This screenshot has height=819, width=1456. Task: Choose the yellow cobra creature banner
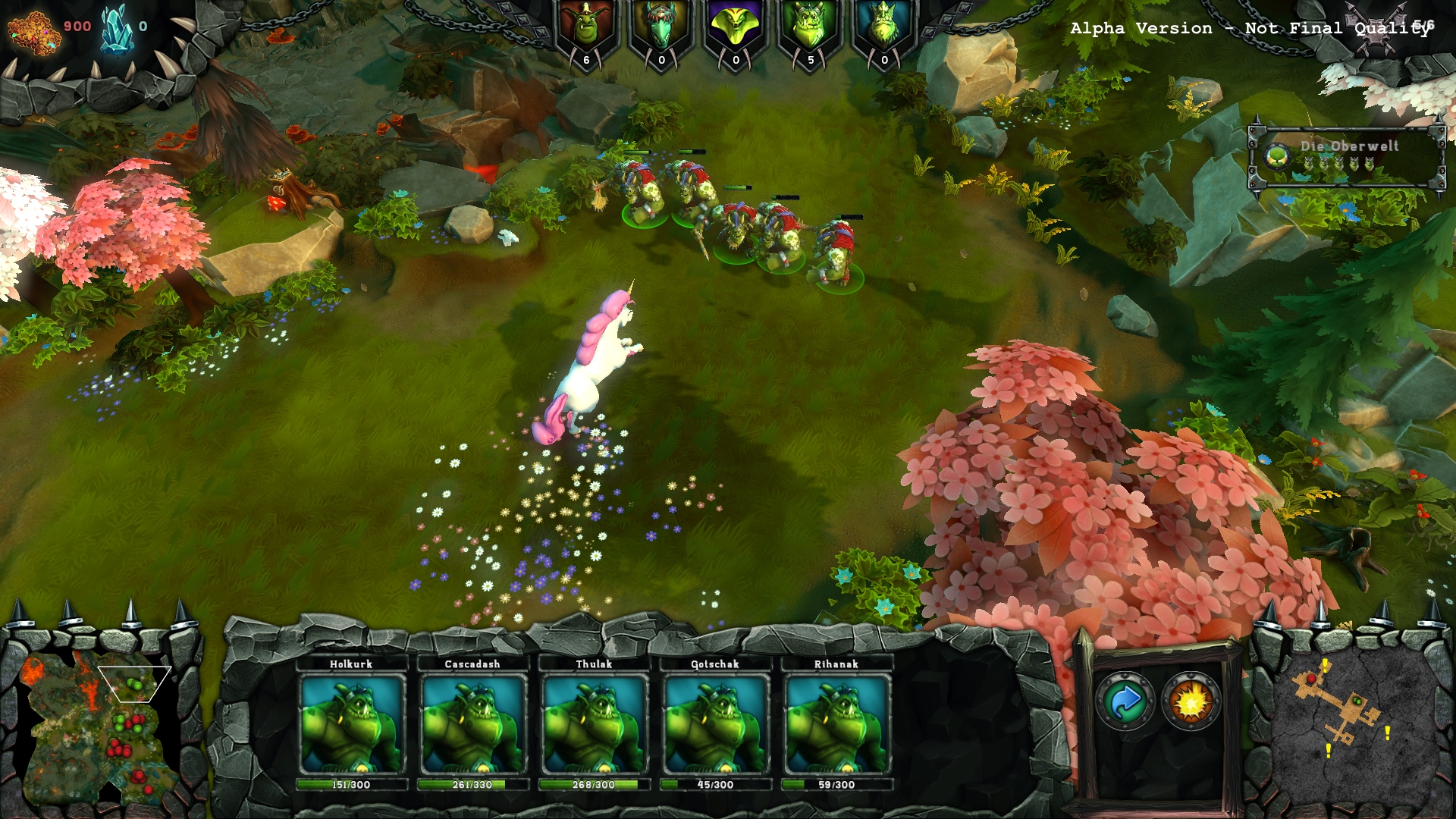coord(736,32)
